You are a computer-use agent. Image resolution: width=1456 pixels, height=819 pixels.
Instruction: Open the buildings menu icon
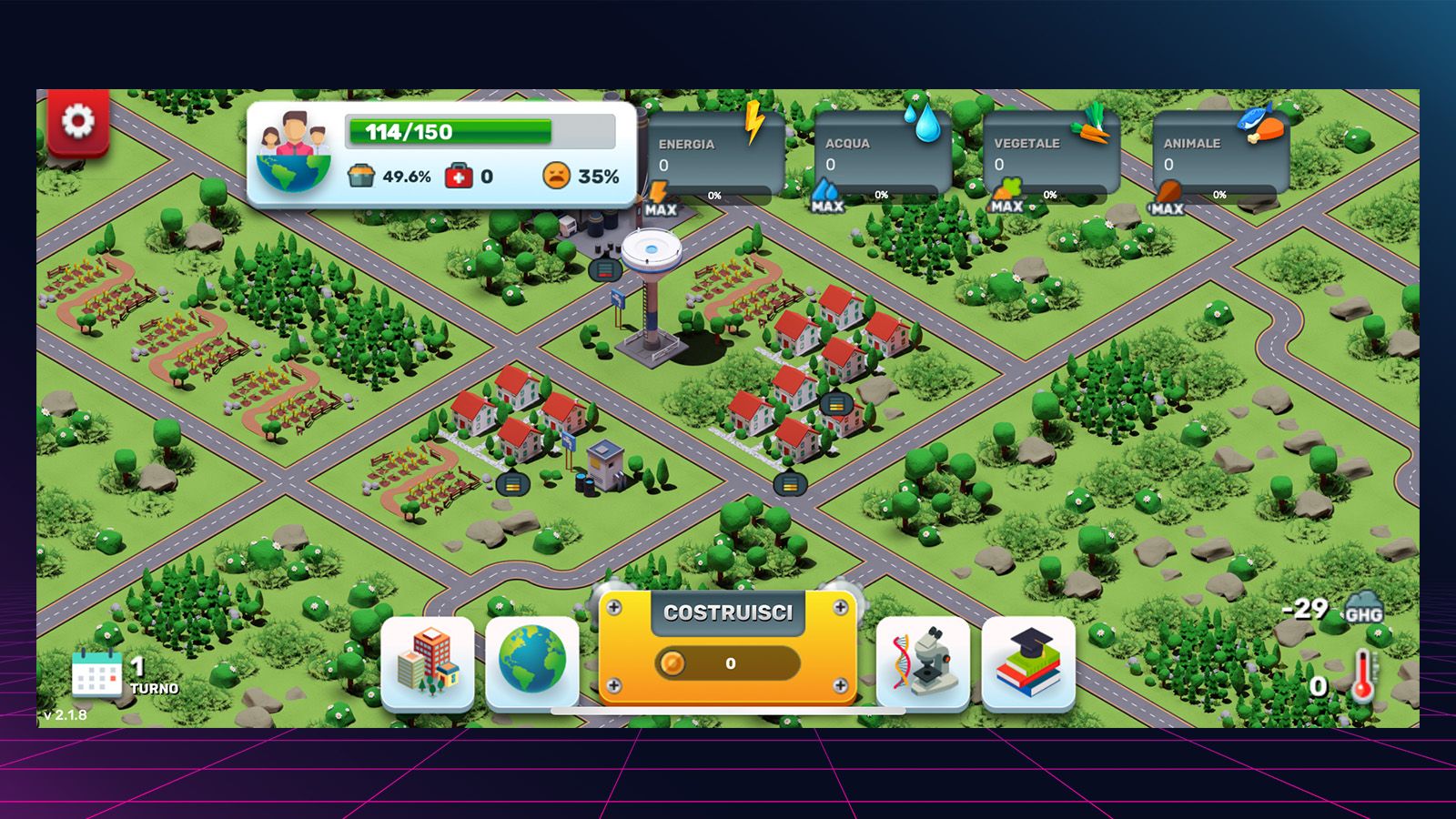(428, 662)
